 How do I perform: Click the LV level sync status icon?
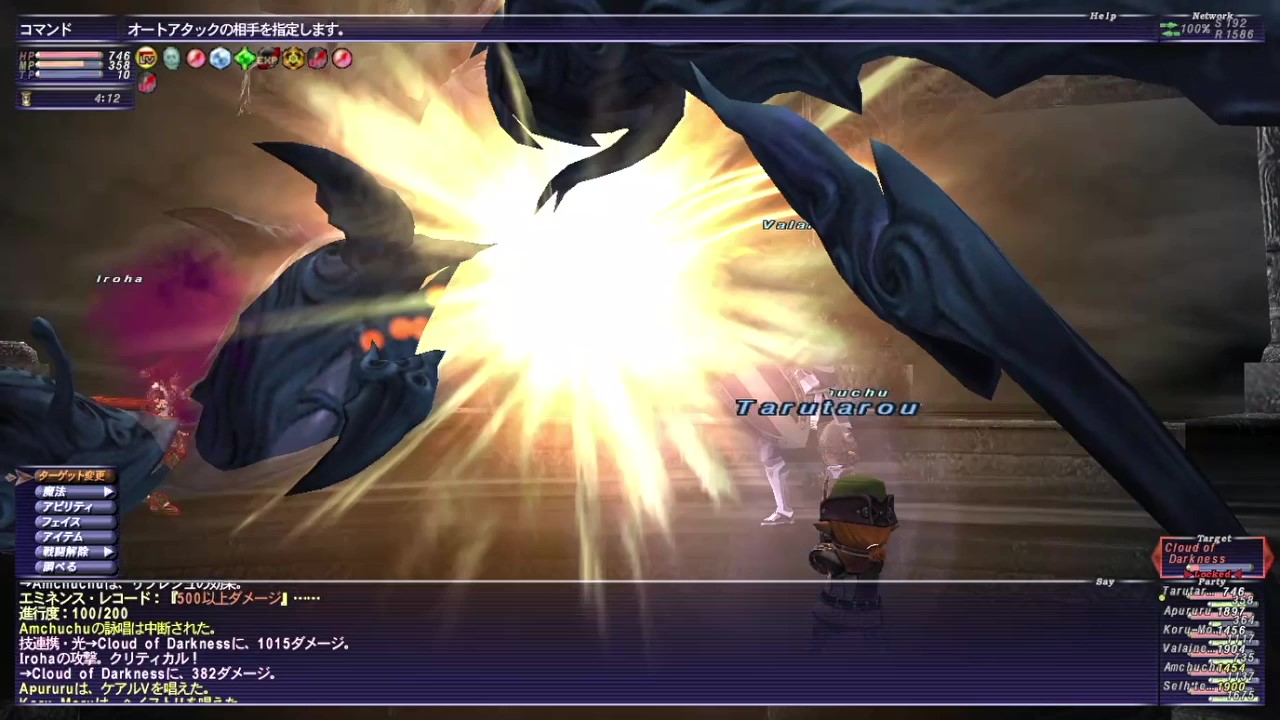[x=145, y=58]
